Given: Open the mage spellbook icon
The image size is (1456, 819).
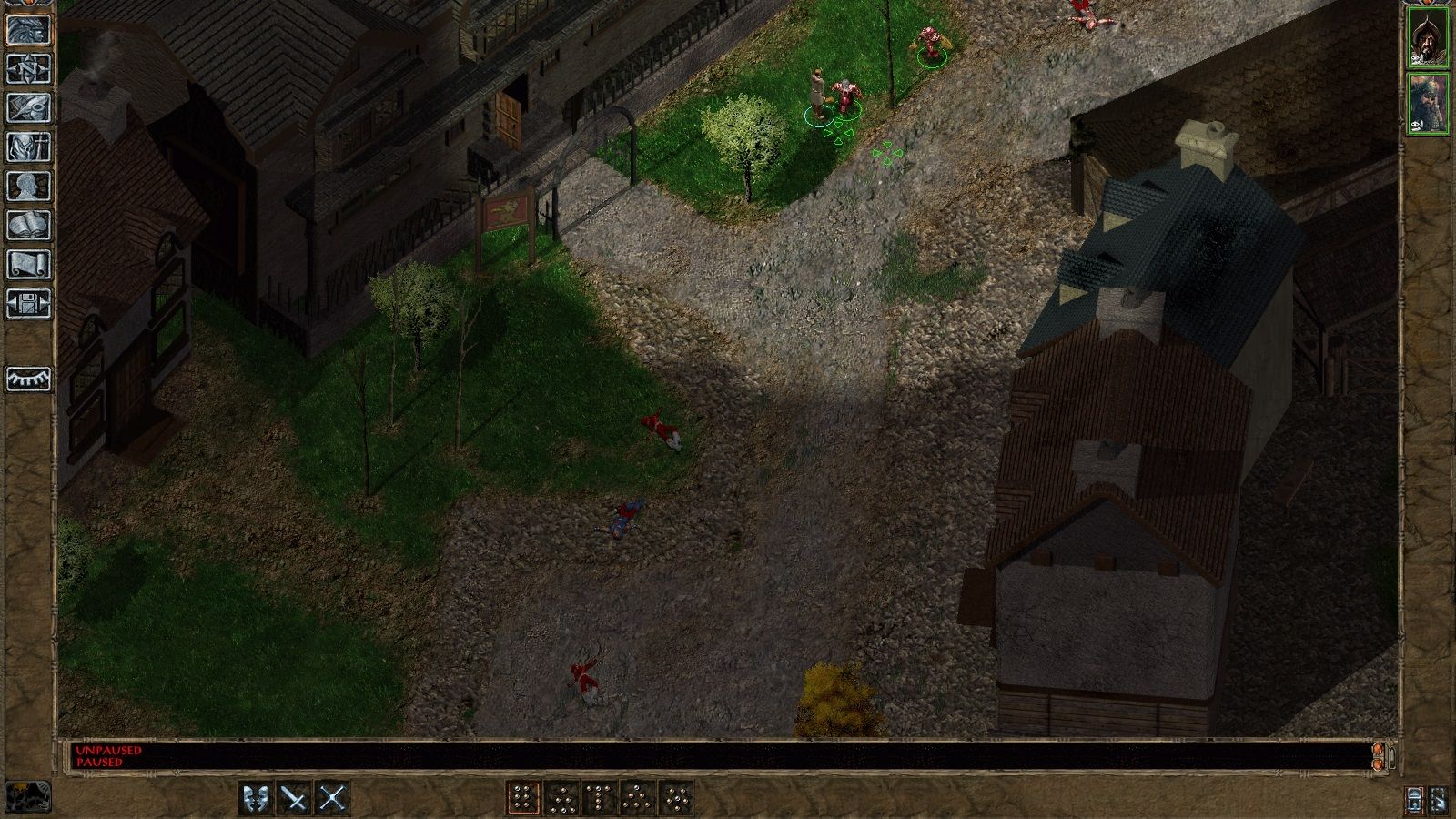Looking at the screenshot, I should click(28, 225).
